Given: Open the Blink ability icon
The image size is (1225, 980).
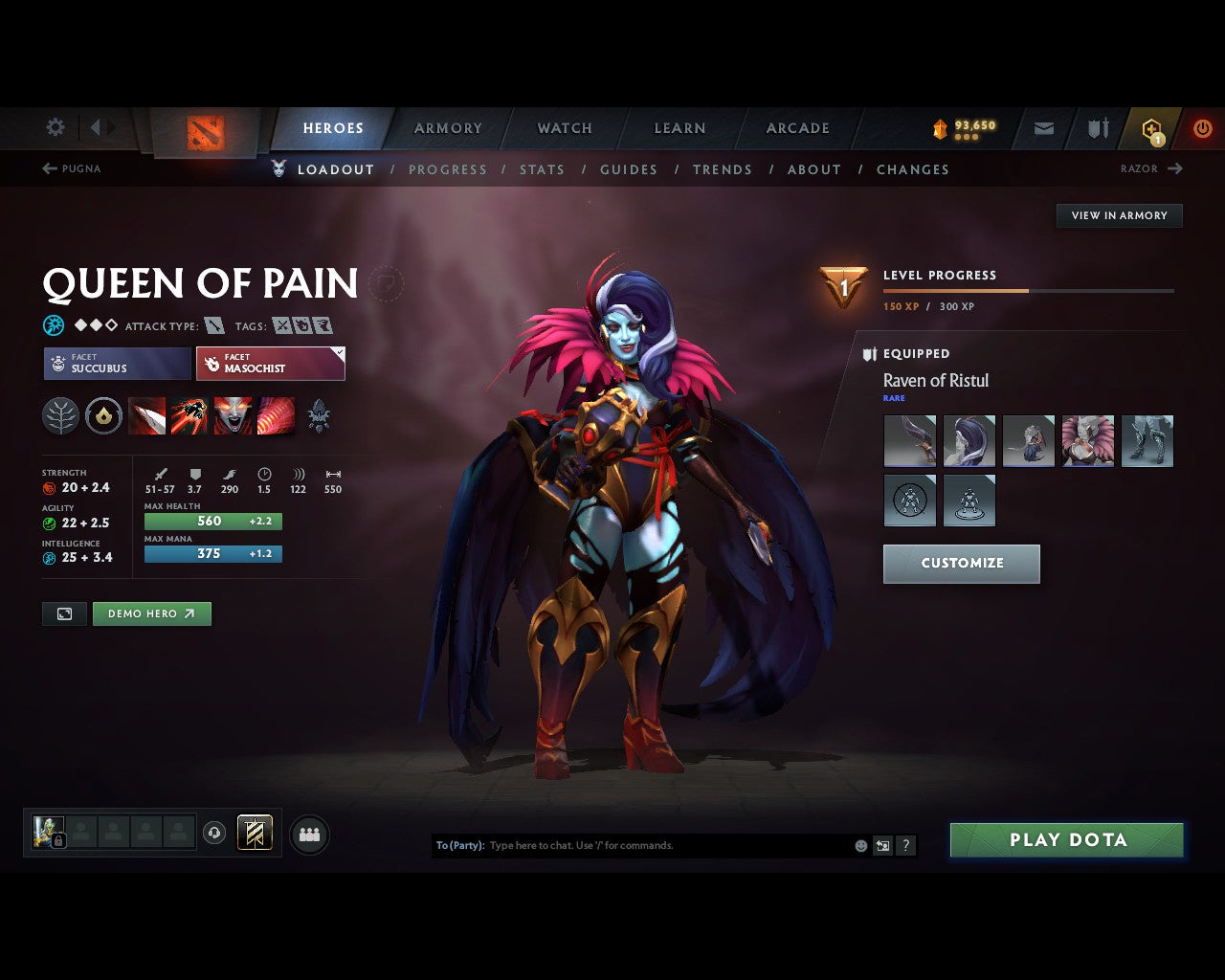Looking at the screenshot, I should 190,415.
